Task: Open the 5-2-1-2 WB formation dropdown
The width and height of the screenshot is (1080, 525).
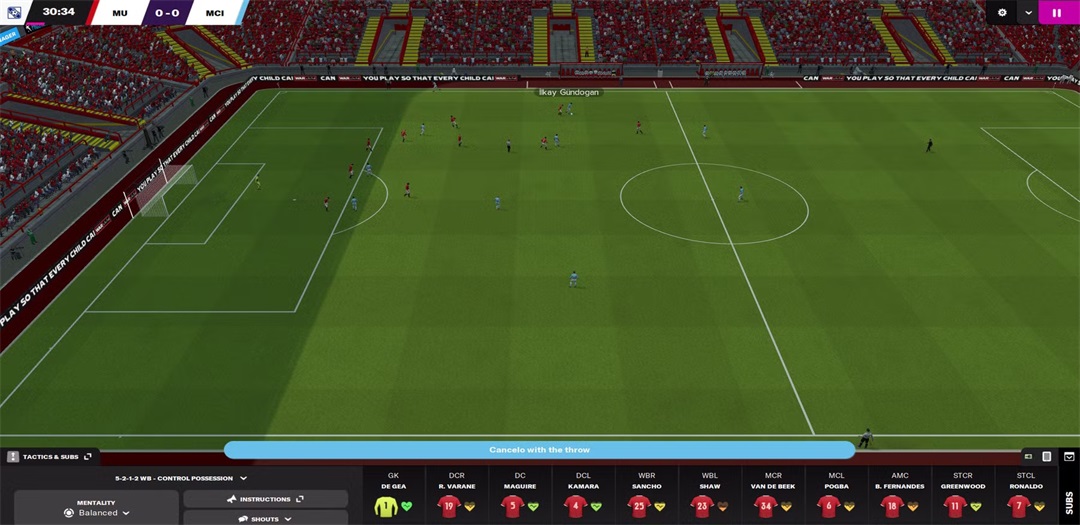Action: (x=181, y=478)
